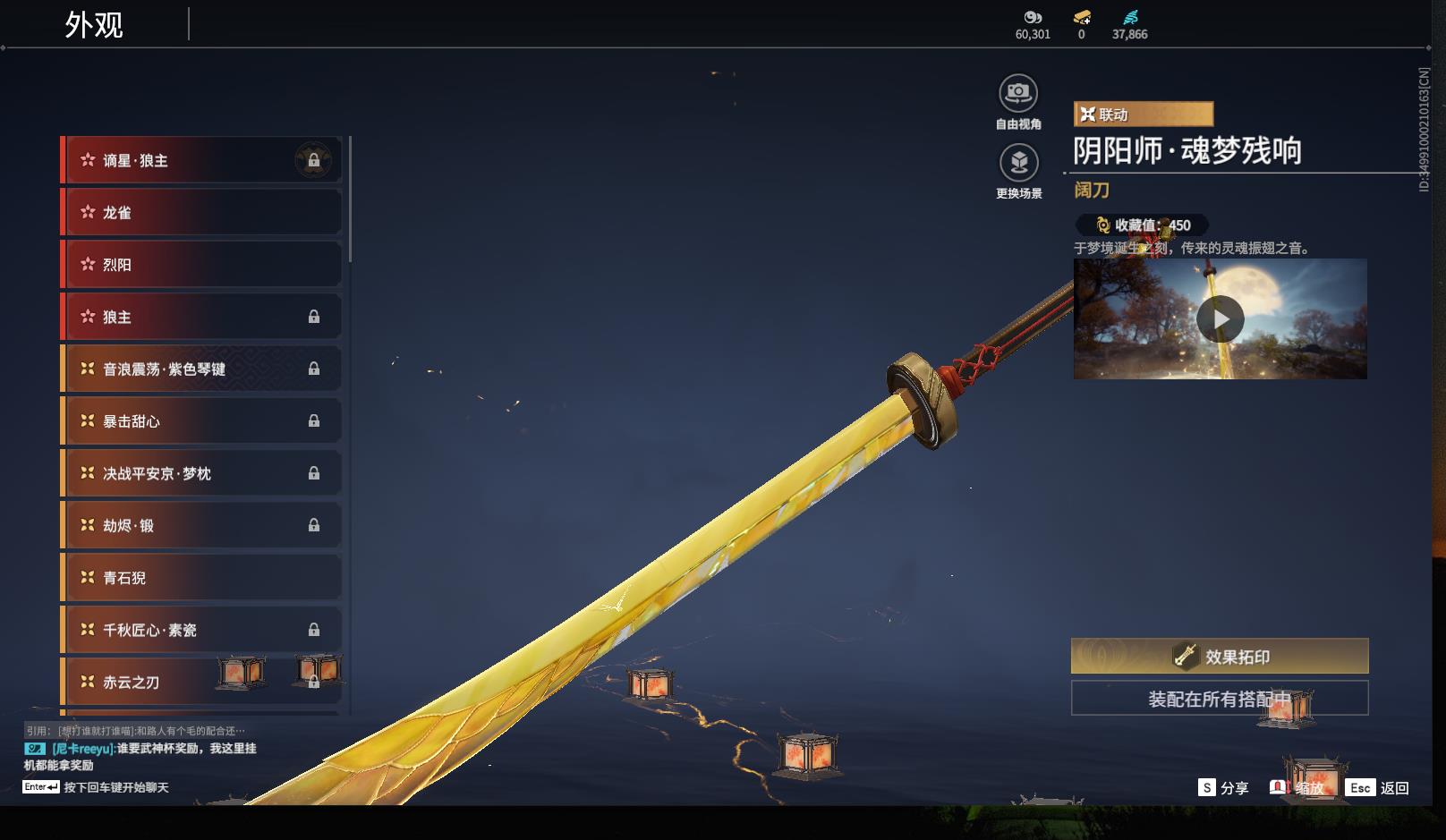Select the 决战平安京·梦枕 skin
The image size is (1446, 840).
[x=201, y=473]
